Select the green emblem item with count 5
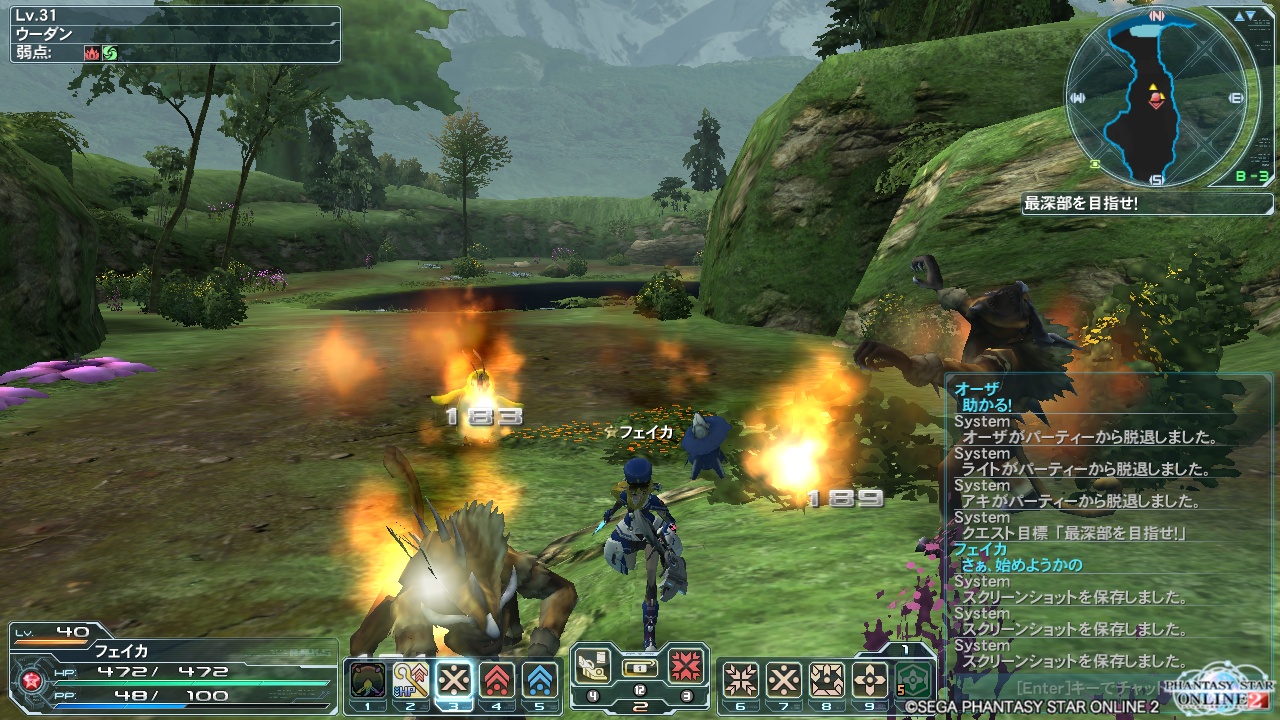The image size is (1280, 720). coord(914,680)
